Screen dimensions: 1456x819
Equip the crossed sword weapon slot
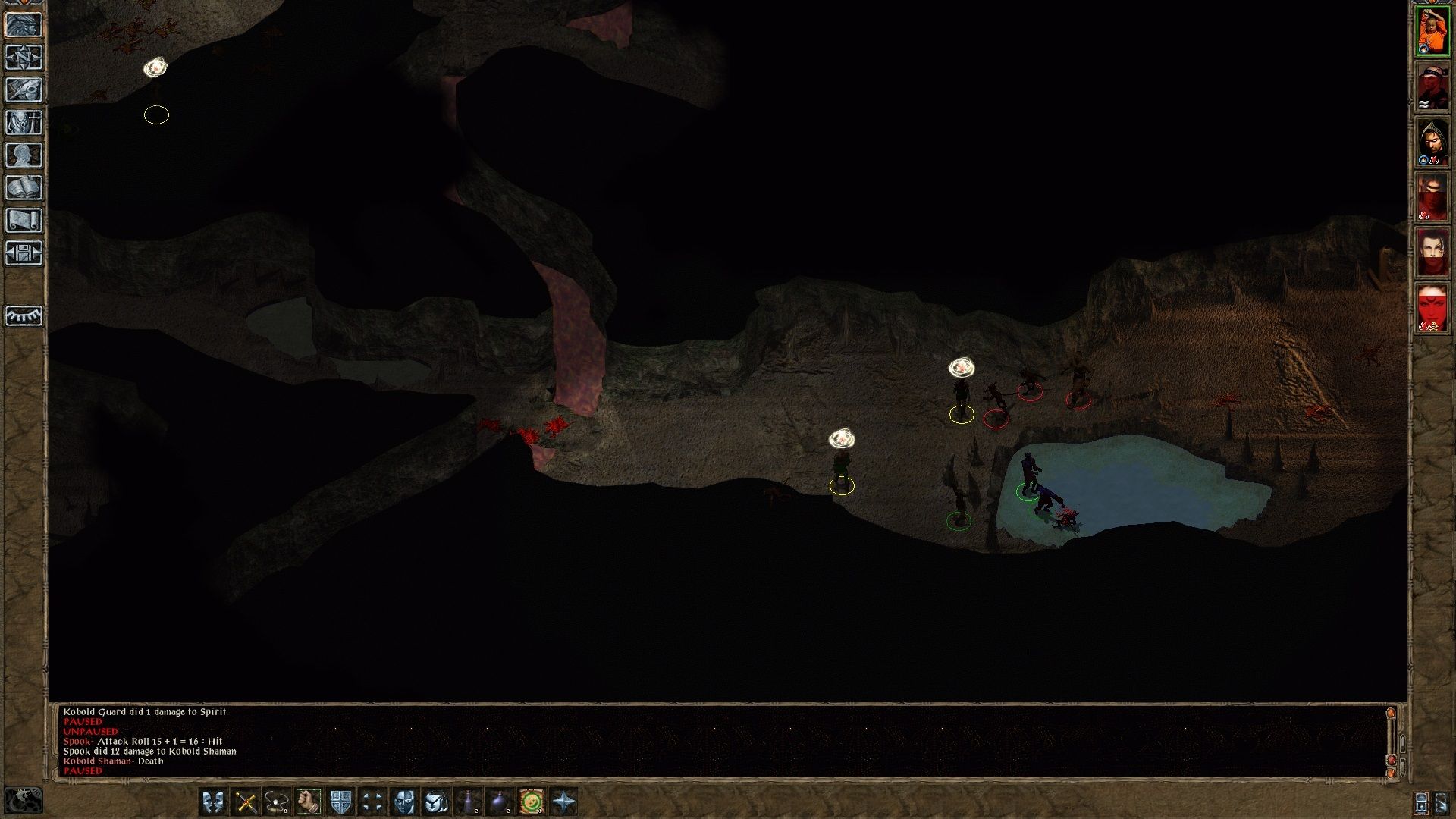[246, 802]
